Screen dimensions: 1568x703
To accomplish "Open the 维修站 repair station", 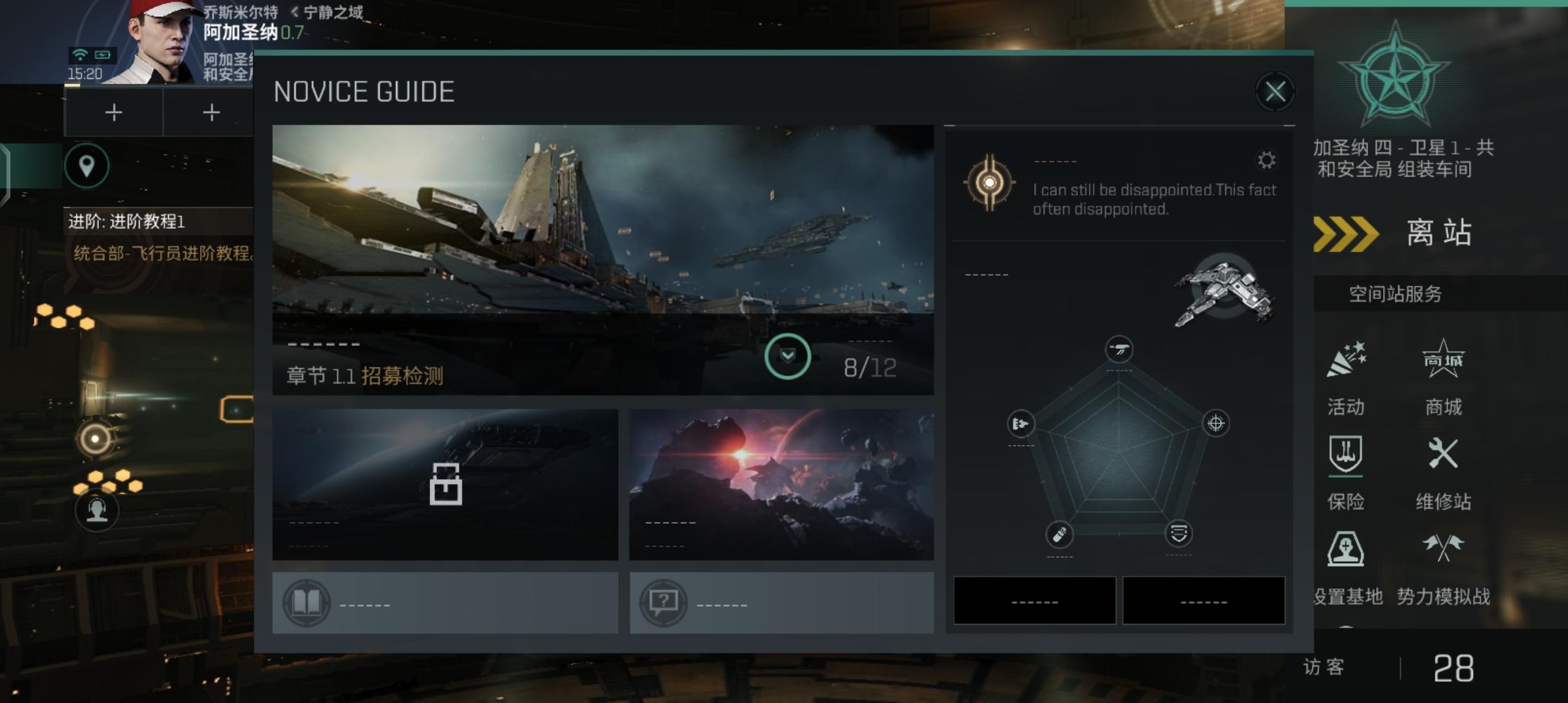I will pyautogui.click(x=1443, y=472).
